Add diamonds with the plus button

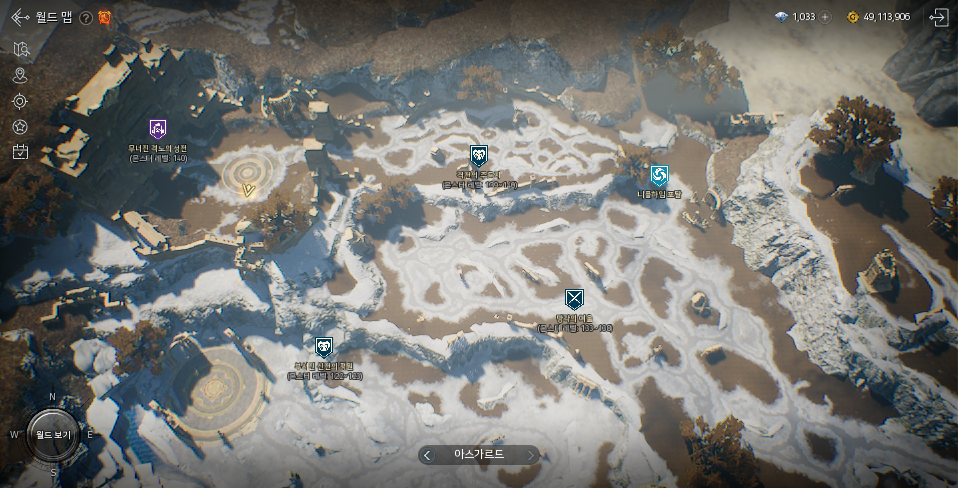coord(825,17)
